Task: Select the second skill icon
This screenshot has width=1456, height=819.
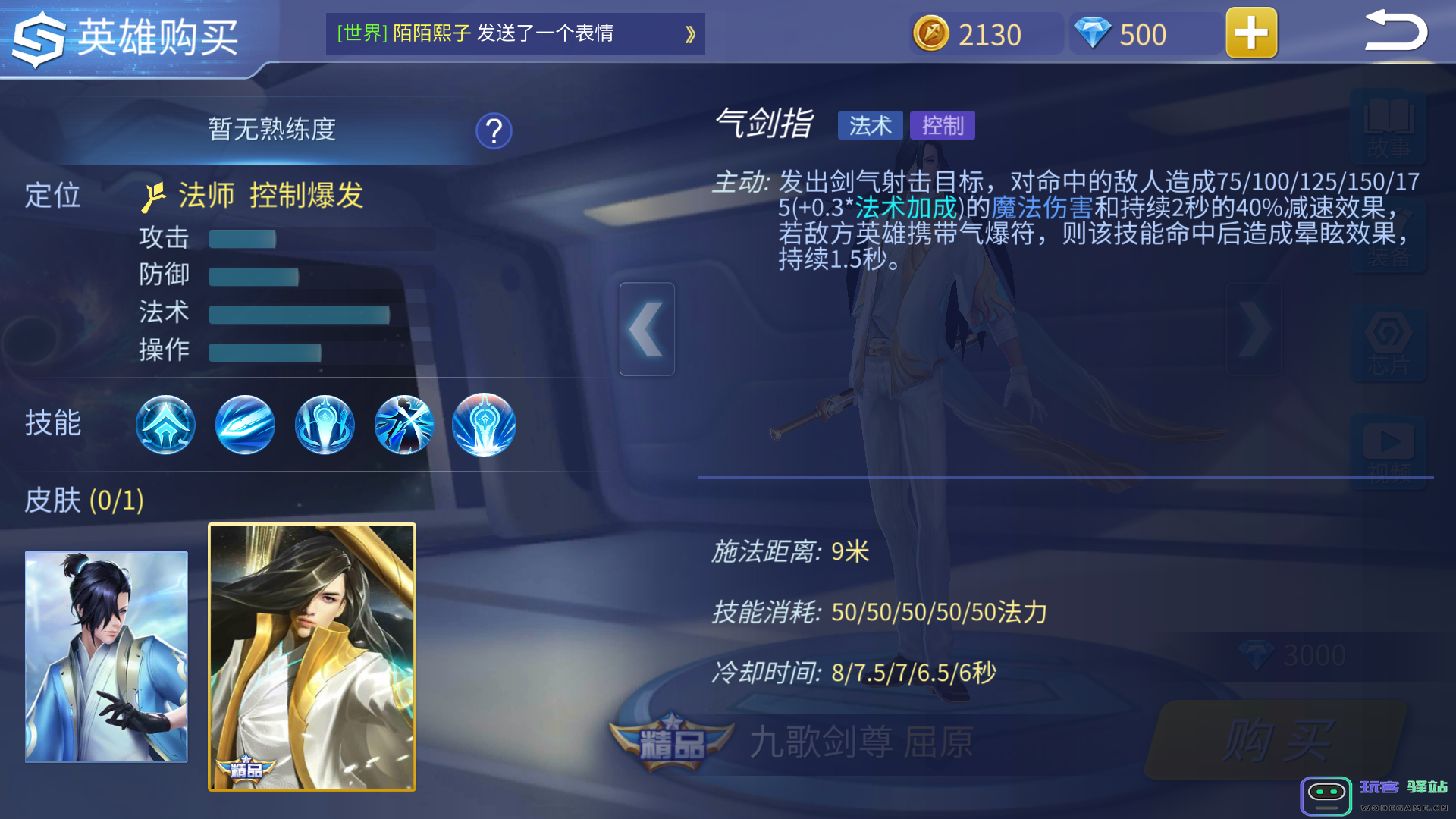Action: pos(245,425)
